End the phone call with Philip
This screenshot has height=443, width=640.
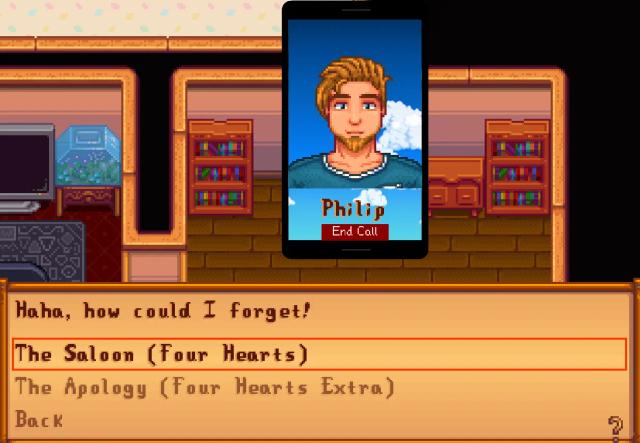(x=353, y=231)
